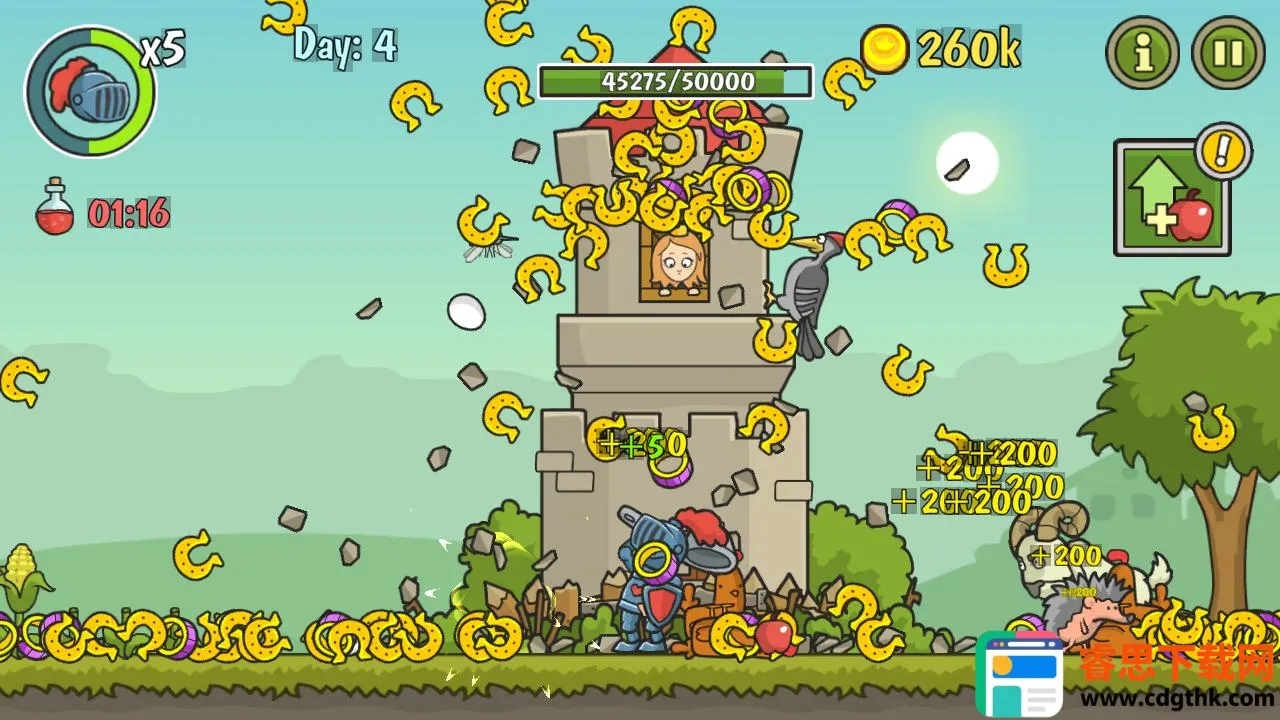Screen dimensions: 1280x720
Task: Pause the game
Action: 1227,53
